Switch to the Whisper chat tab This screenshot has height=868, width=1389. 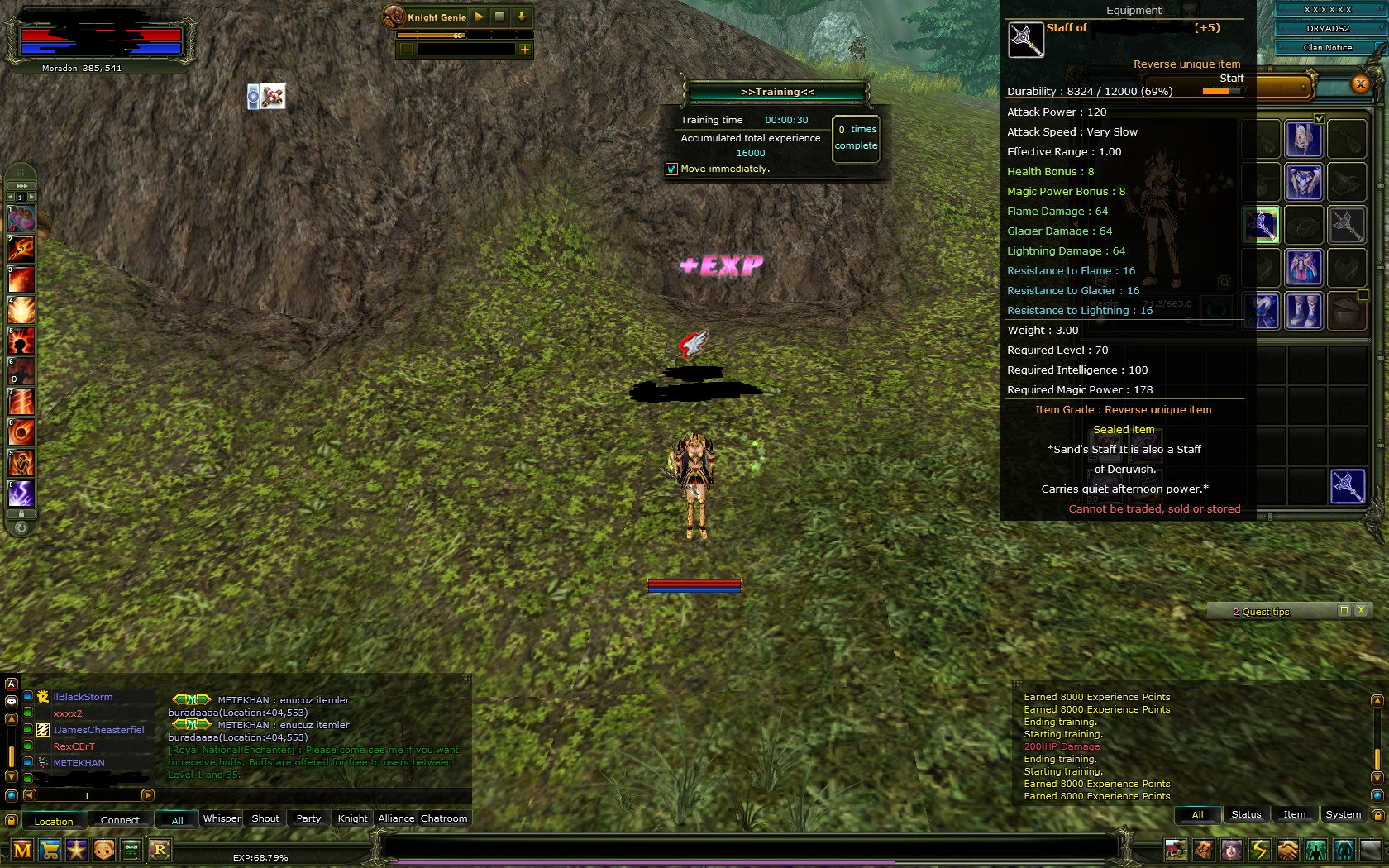(222, 818)
